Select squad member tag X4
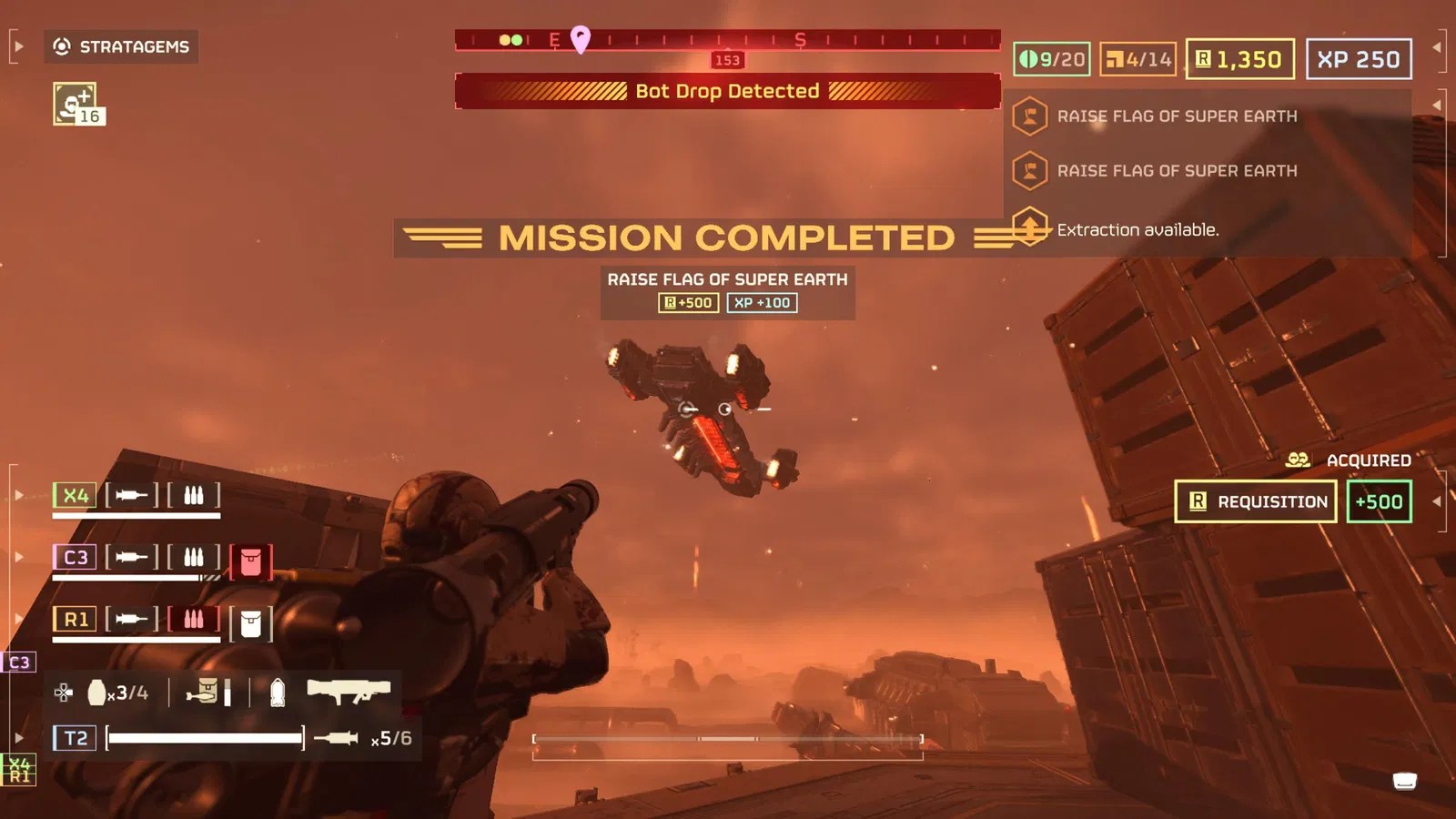Screen dimensions: 1456x819 pyautogui.click(x=75, y=495)
